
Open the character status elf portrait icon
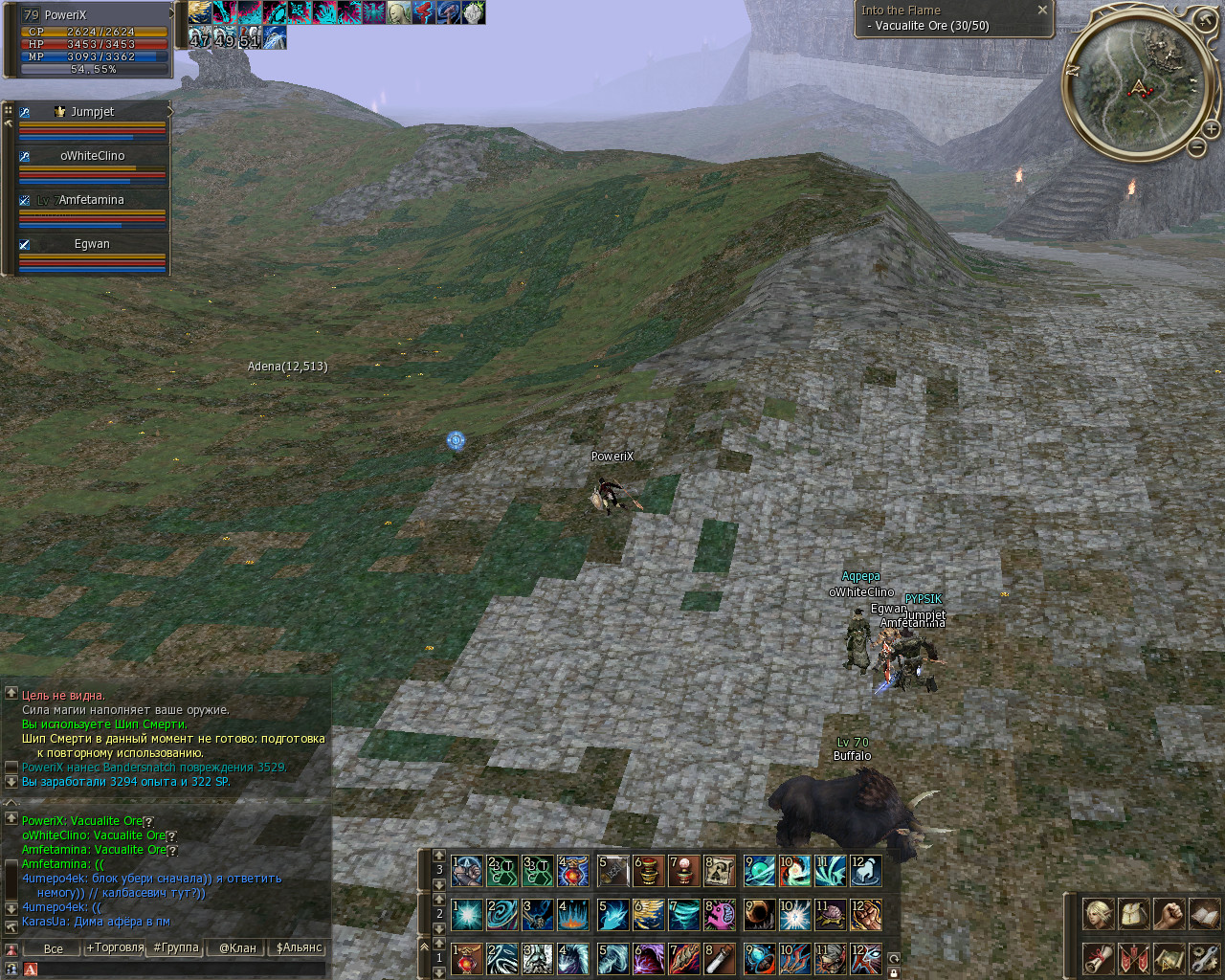1098,914
